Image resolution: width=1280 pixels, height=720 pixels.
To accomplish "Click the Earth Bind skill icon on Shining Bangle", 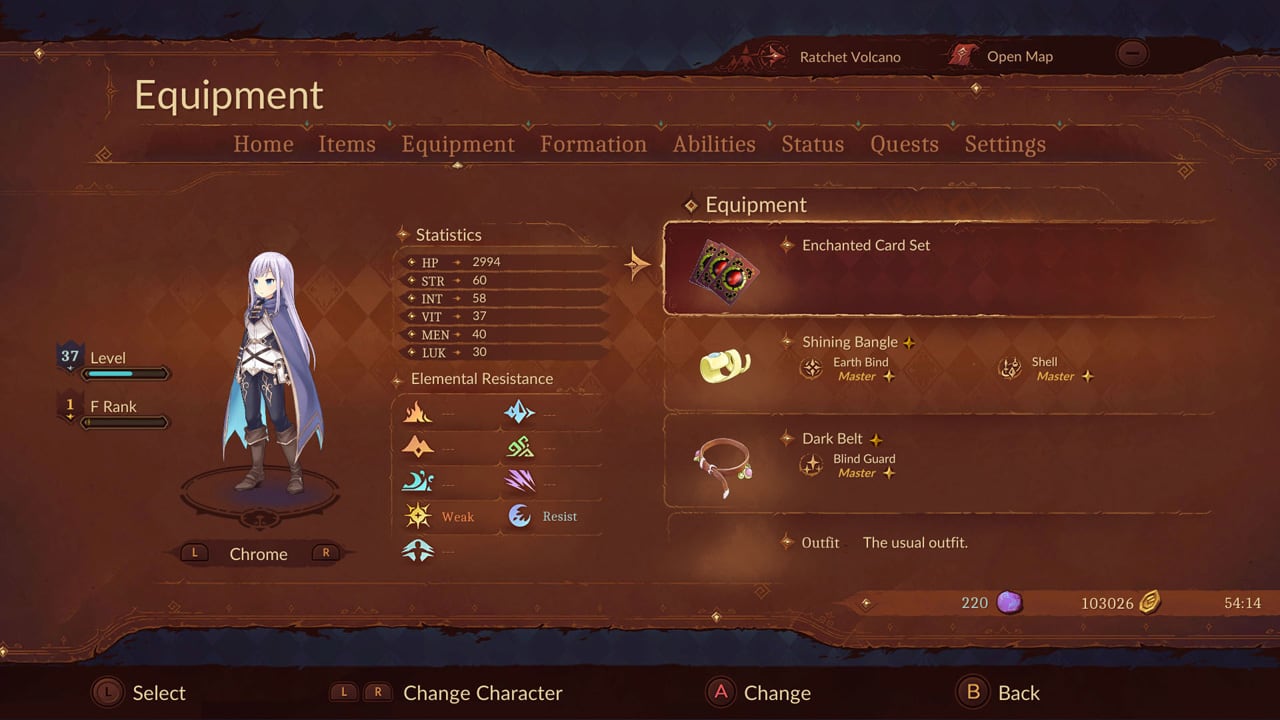I will (811, 369).
